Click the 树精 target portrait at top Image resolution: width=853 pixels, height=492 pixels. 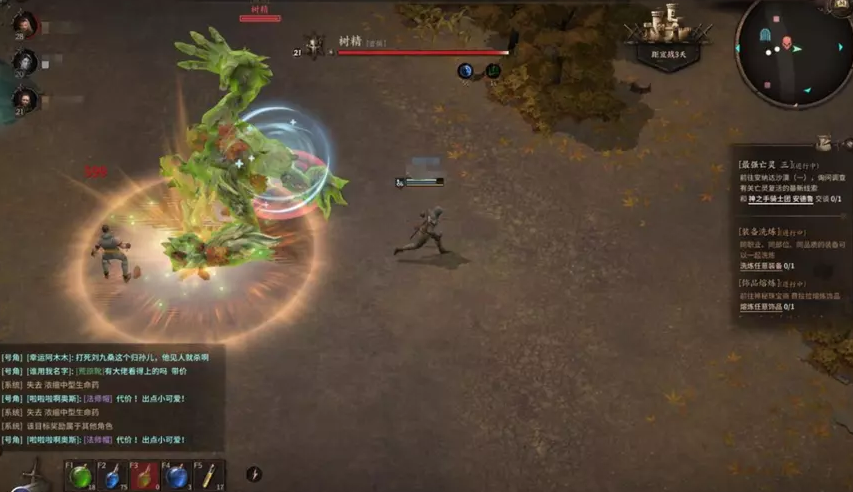pyautogui.click(x=314, y=45)
